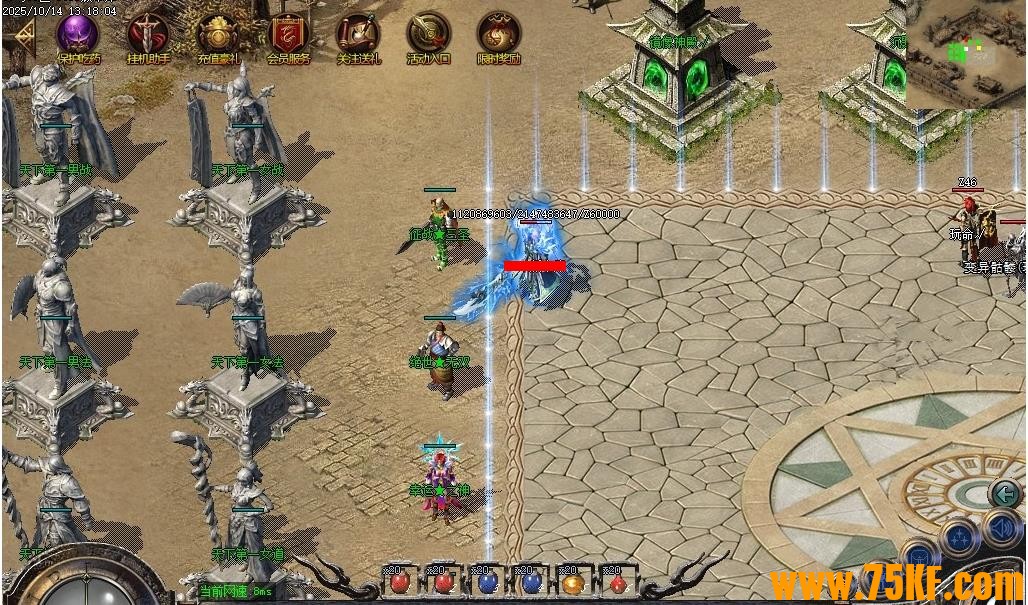
Task: Open the 充值豪礼 recharge gift icon
Action: tap(218, 35)
